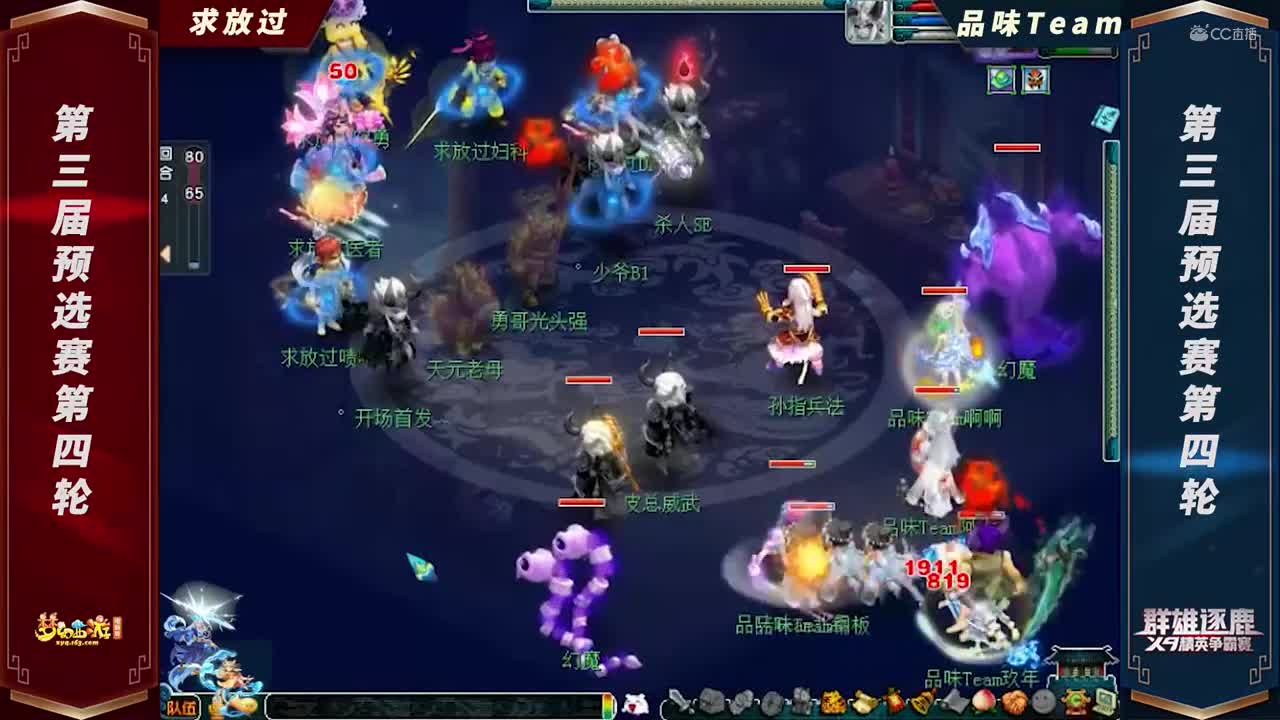Click the monitor icon at the toolbar's far right
The width and height of the screenshot is (1280, 720).
tap(1106, 703)
